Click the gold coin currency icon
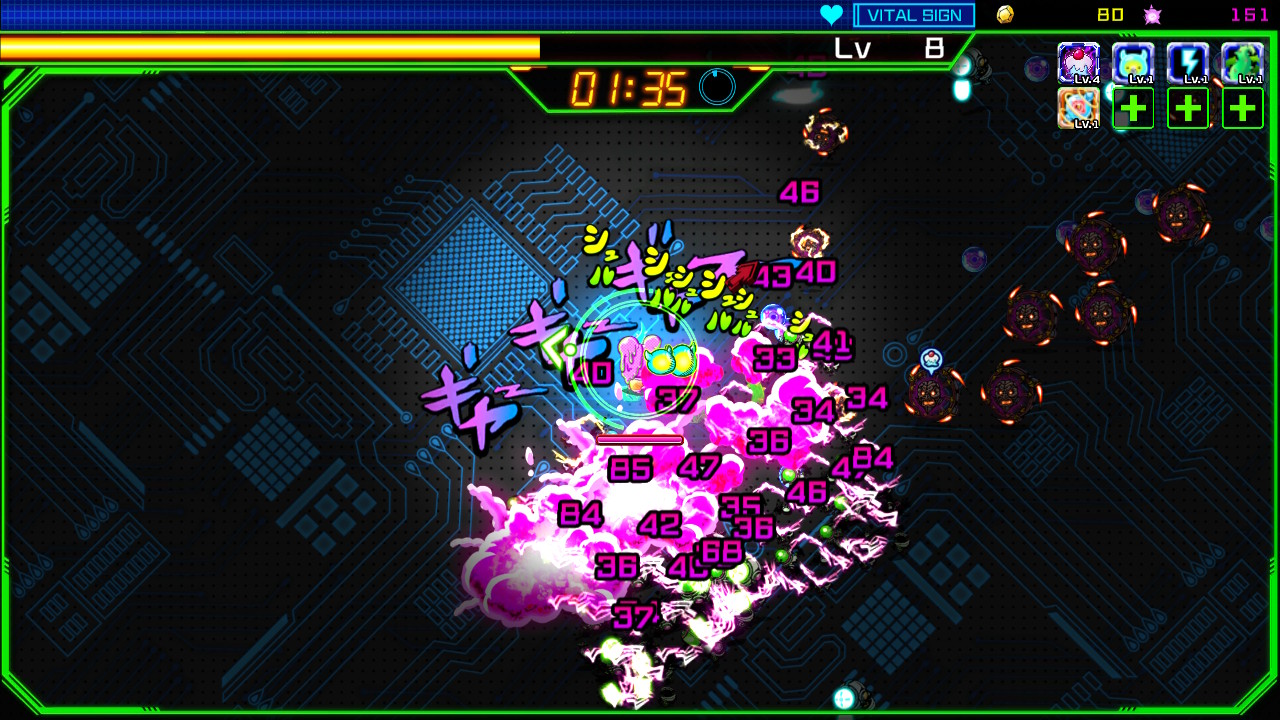This screenshot has height=720, width=1280. click(1003, 14)
